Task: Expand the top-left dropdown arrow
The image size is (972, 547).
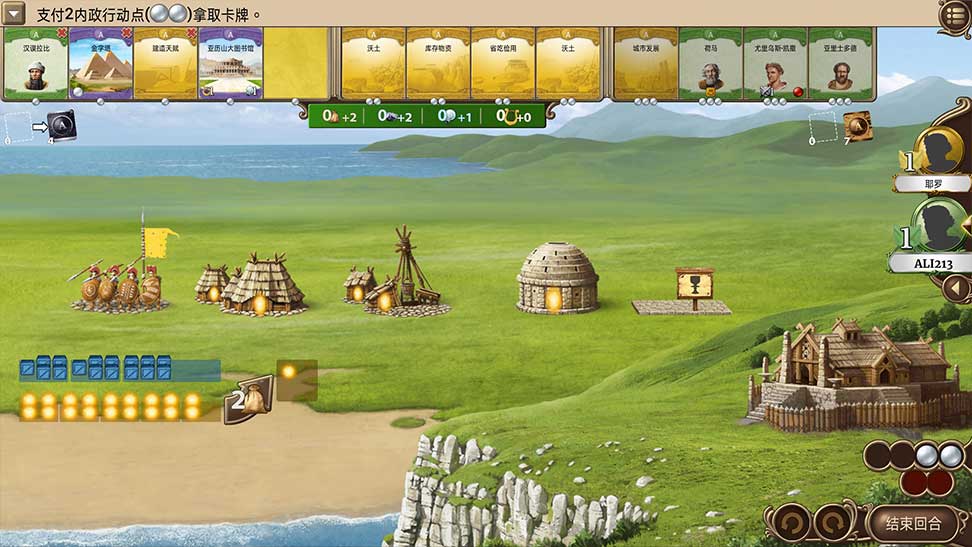Action: (x=14, y=15)
